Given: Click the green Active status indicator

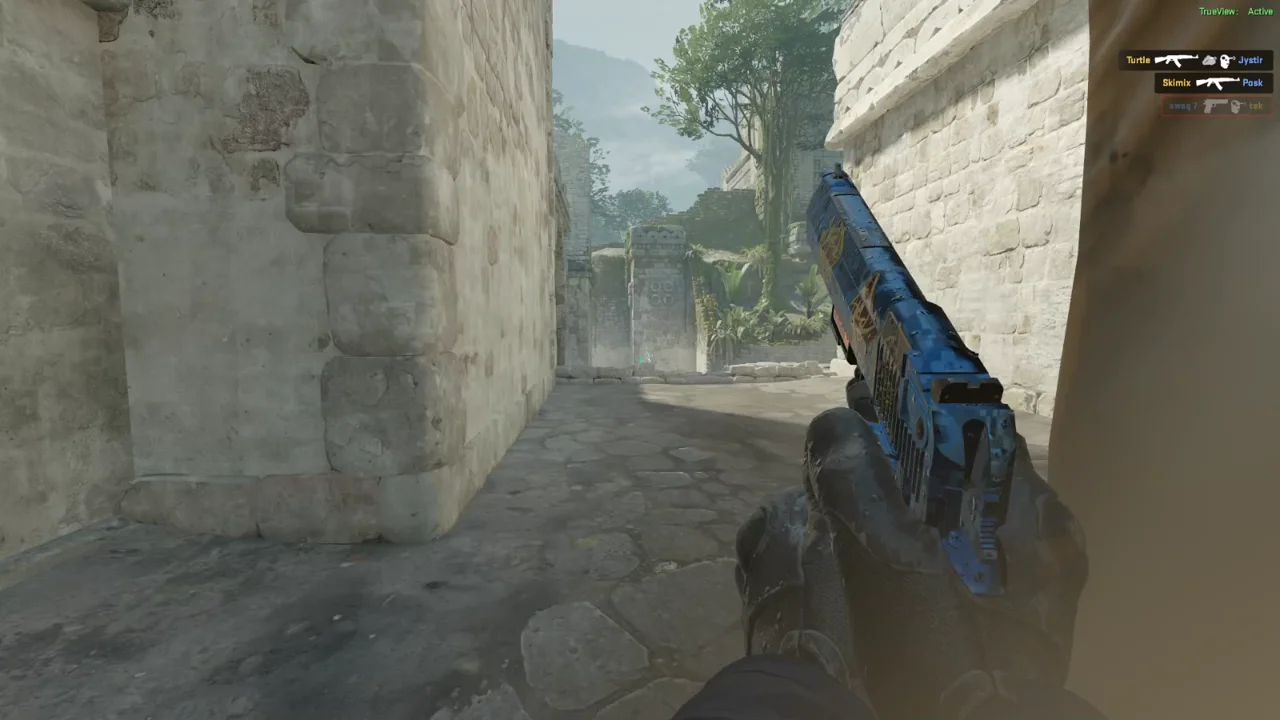Looking at the screenshot, I should [x=1260, y=11].
